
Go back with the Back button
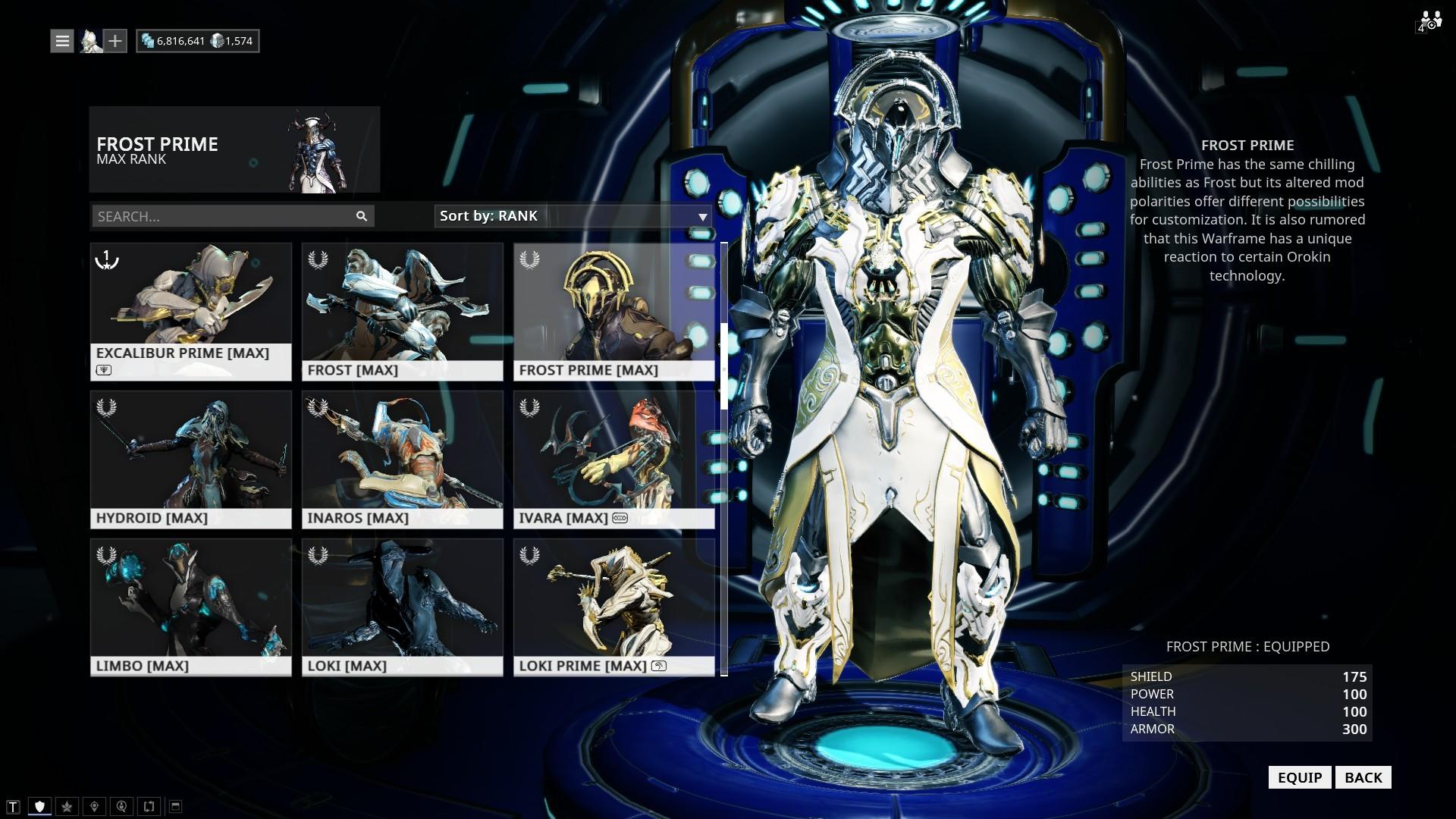(1363, 777)
